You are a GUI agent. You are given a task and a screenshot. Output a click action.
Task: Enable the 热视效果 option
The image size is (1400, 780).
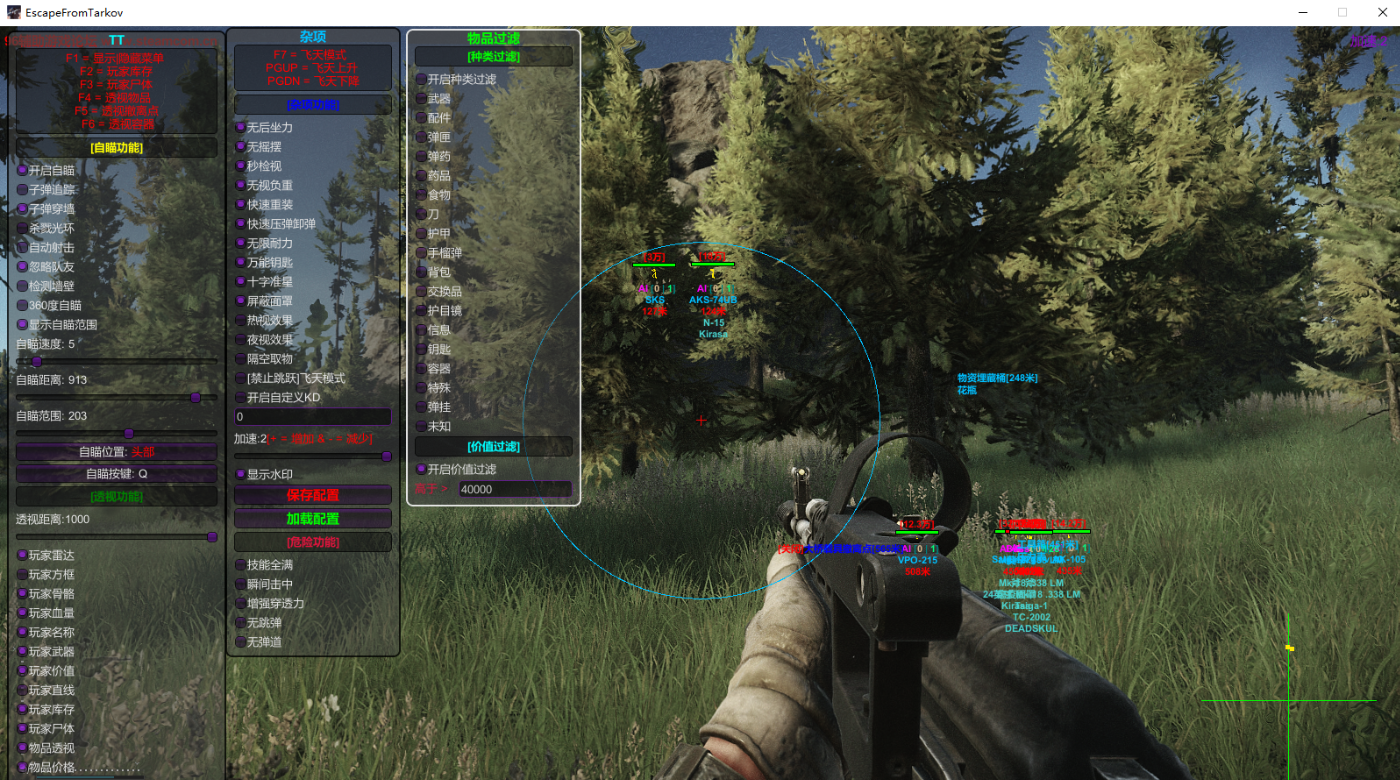point(240,320)
